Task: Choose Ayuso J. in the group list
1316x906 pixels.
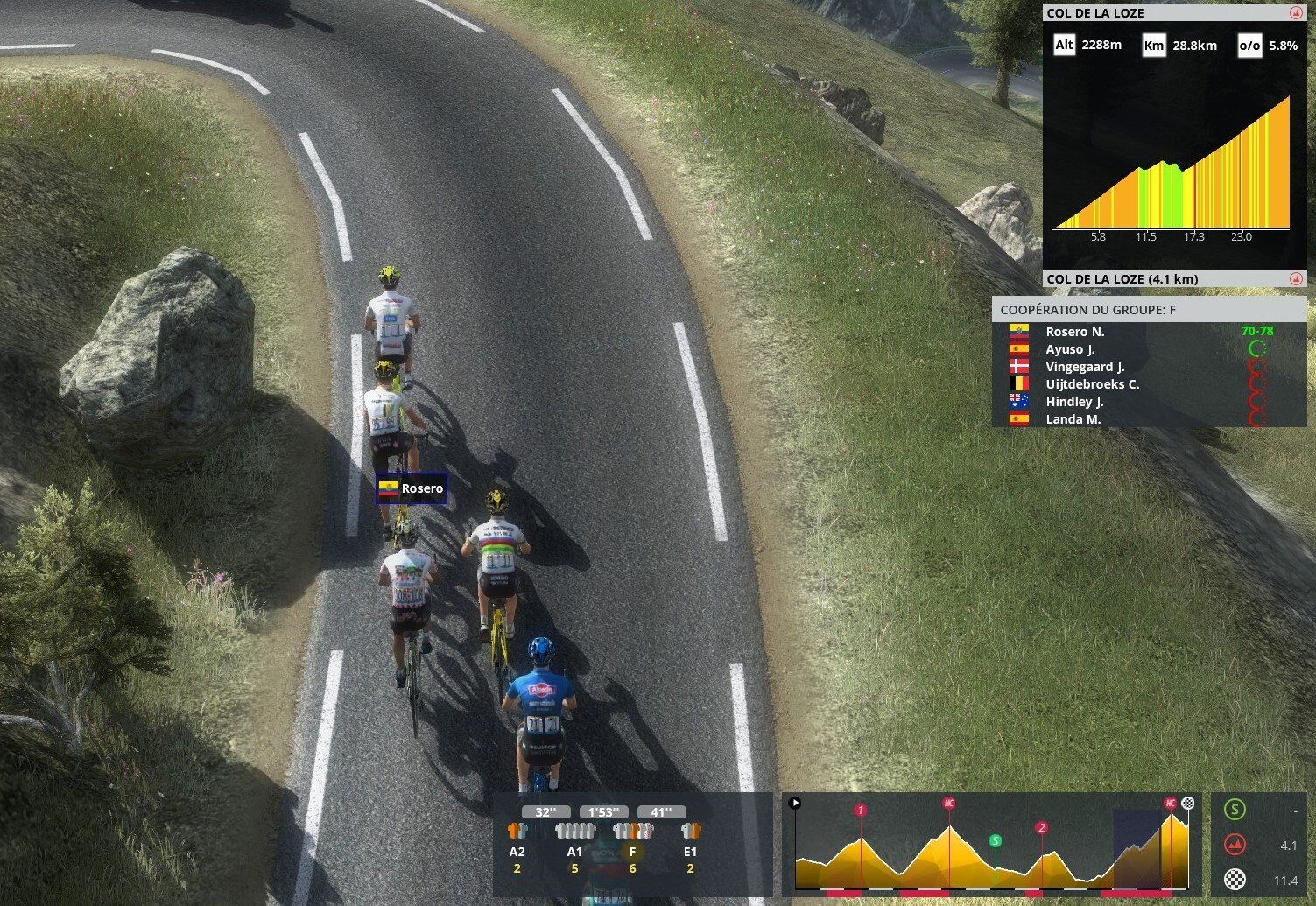Action: tap(1070, 349)
